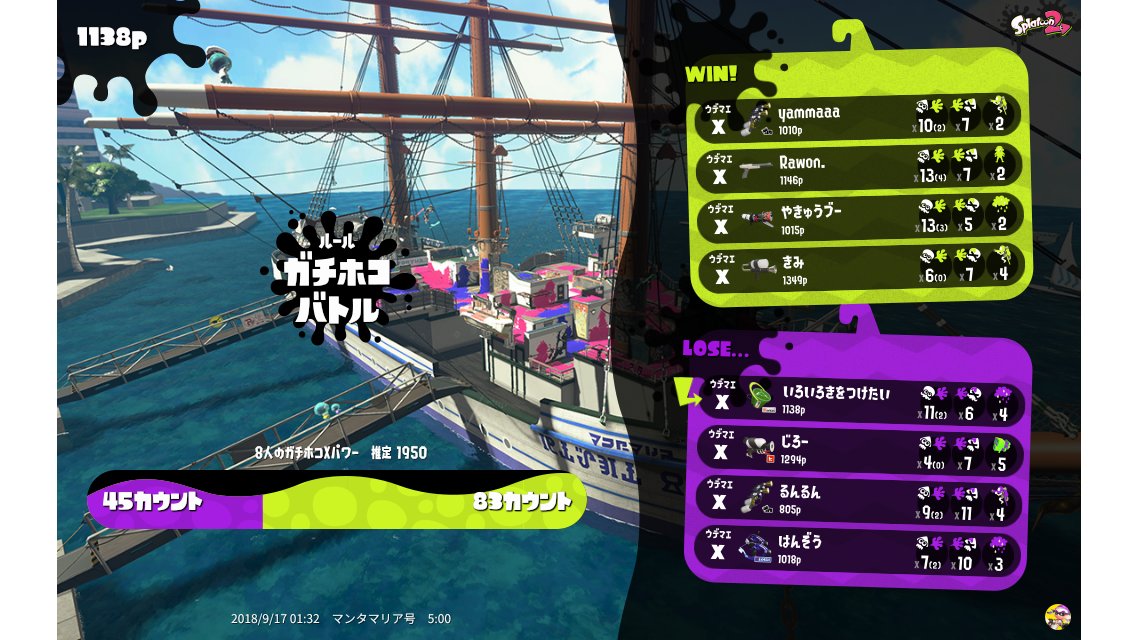Select player row Rawon.
This screenshot has width=1138, height=640.
860,167
